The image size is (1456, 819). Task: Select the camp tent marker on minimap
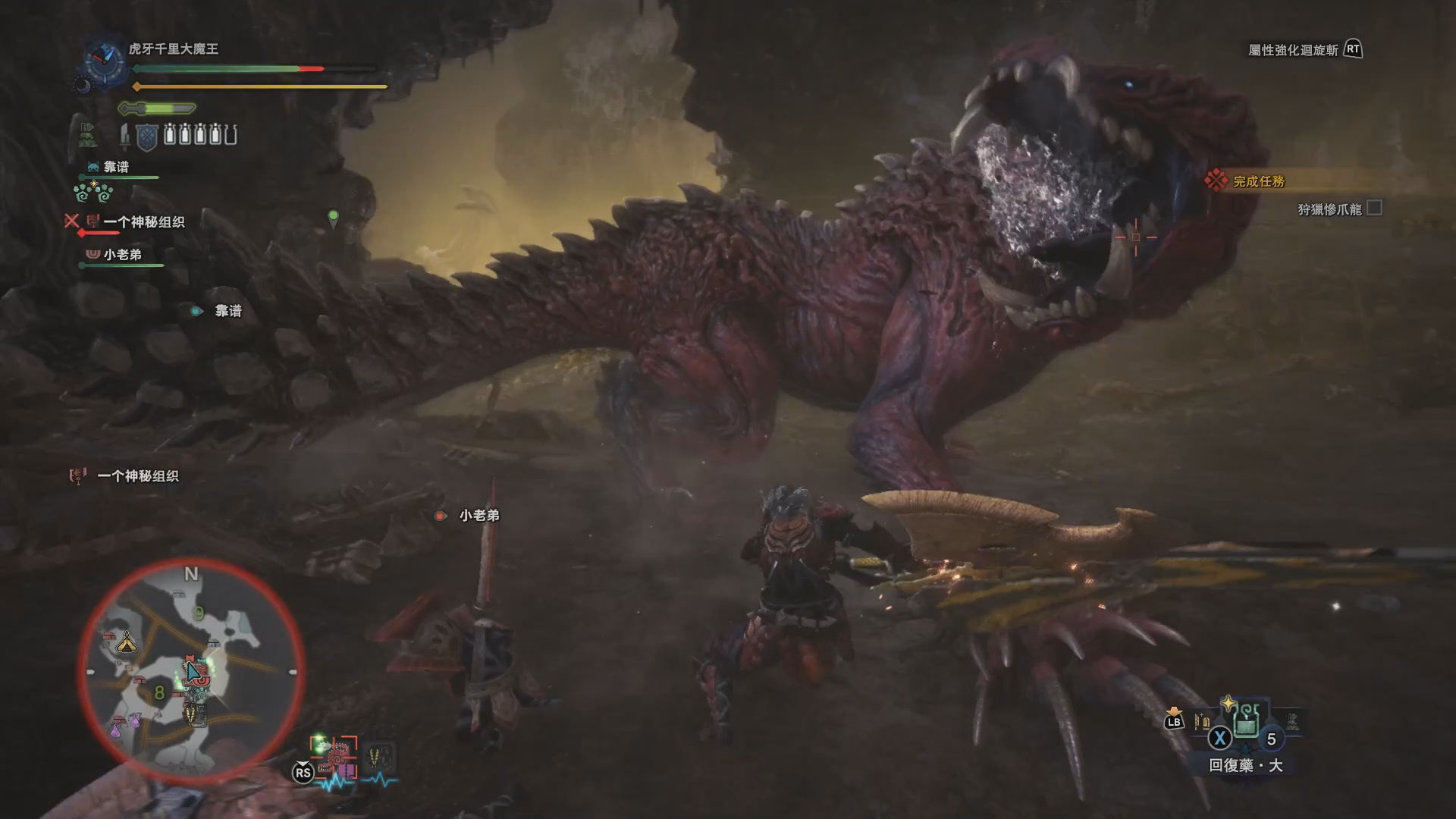126,644
